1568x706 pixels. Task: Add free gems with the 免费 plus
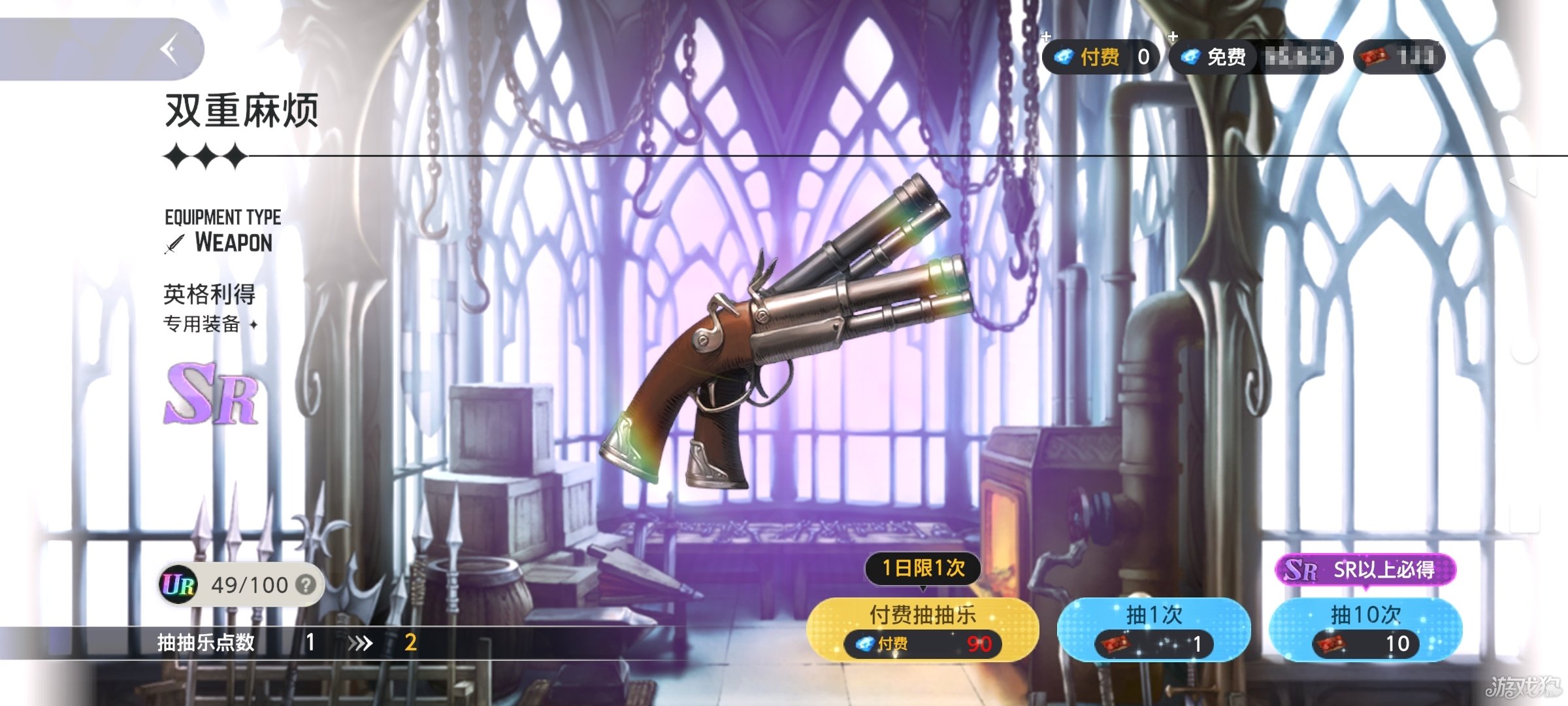pyautogui.click(x=1173, y=37)
